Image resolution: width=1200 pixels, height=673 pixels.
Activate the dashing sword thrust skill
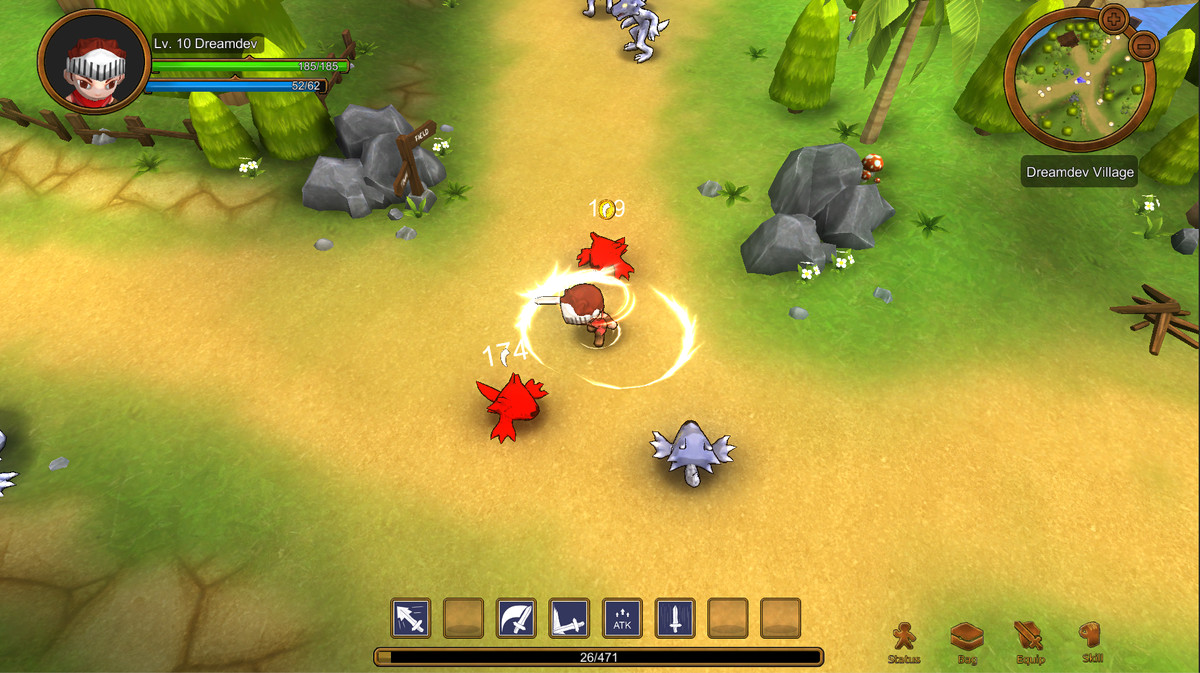coord(411,619)
